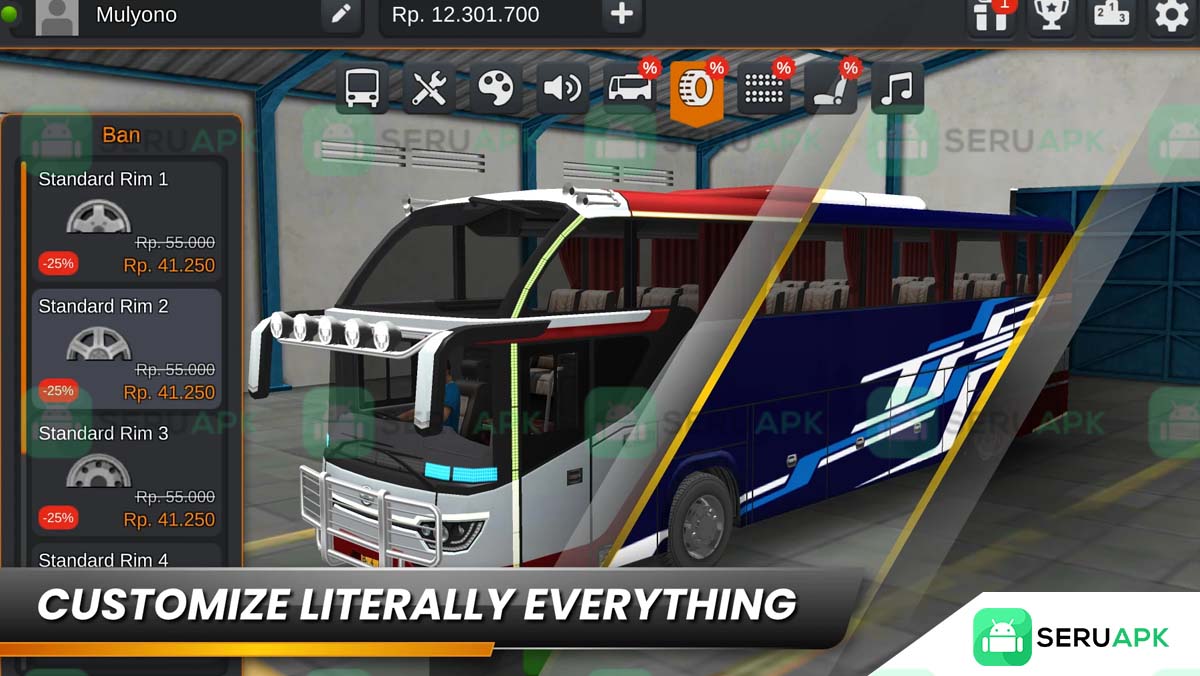Image resolution: width=1200 pixels, height=676 pixels.
Task: Pick the Standard Rim 3 option
Action: (126, 476)
